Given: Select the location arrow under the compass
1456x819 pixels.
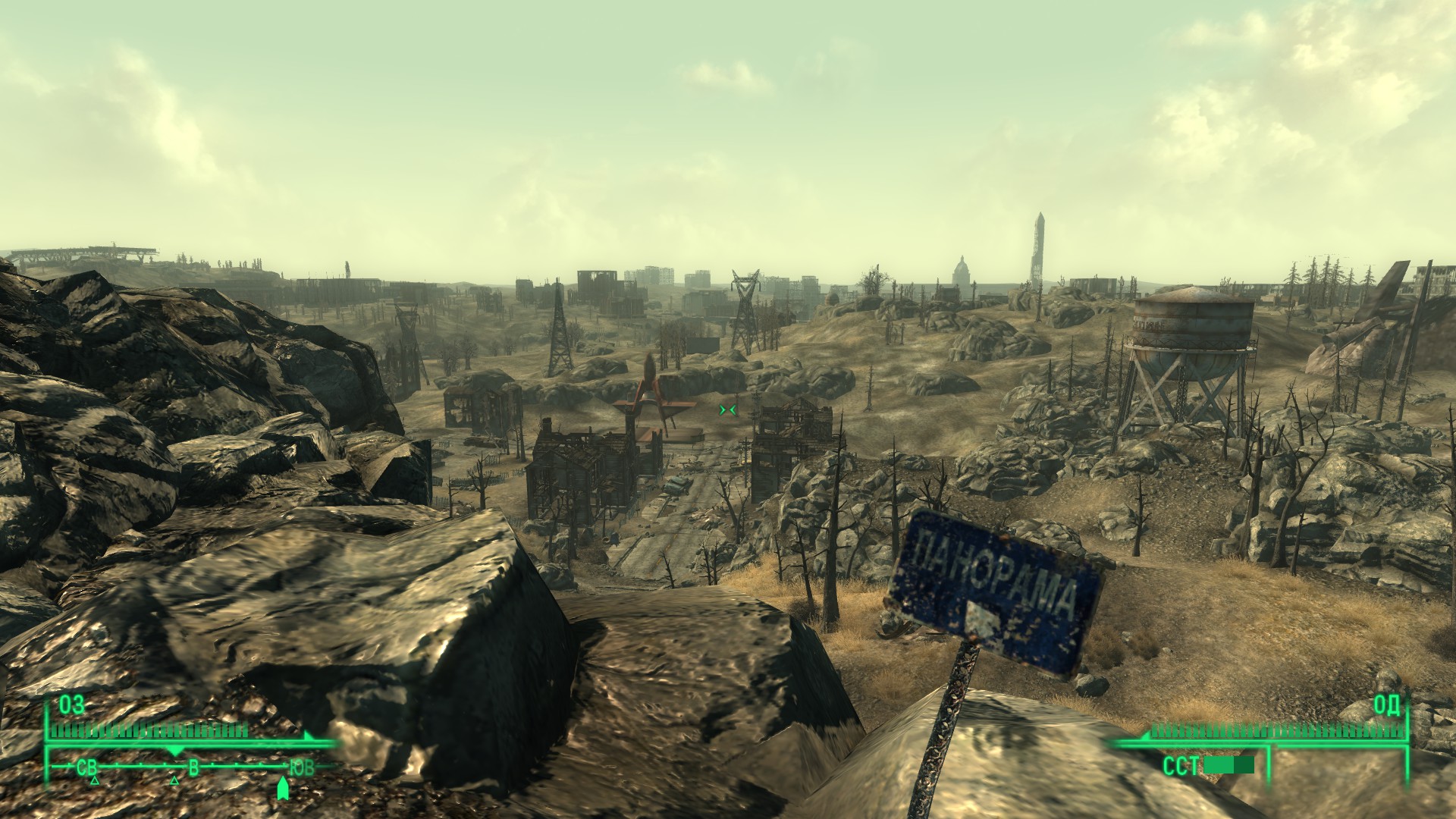Looking at the screenshot, I should [x=284, y=789].
